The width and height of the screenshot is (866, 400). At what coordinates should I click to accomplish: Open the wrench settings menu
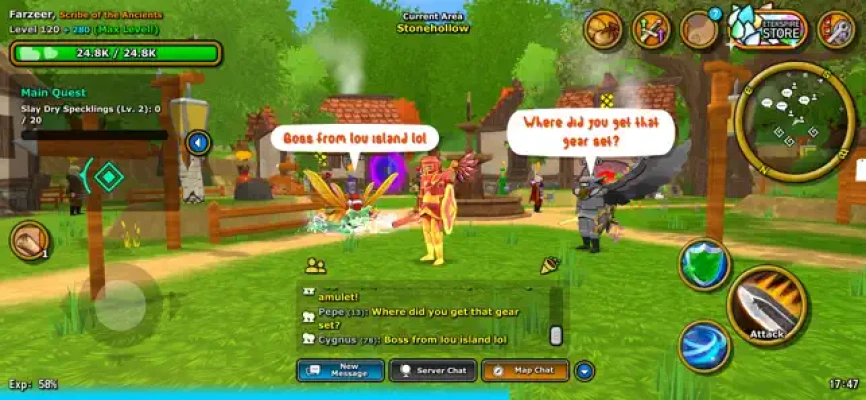coord(836,30)
